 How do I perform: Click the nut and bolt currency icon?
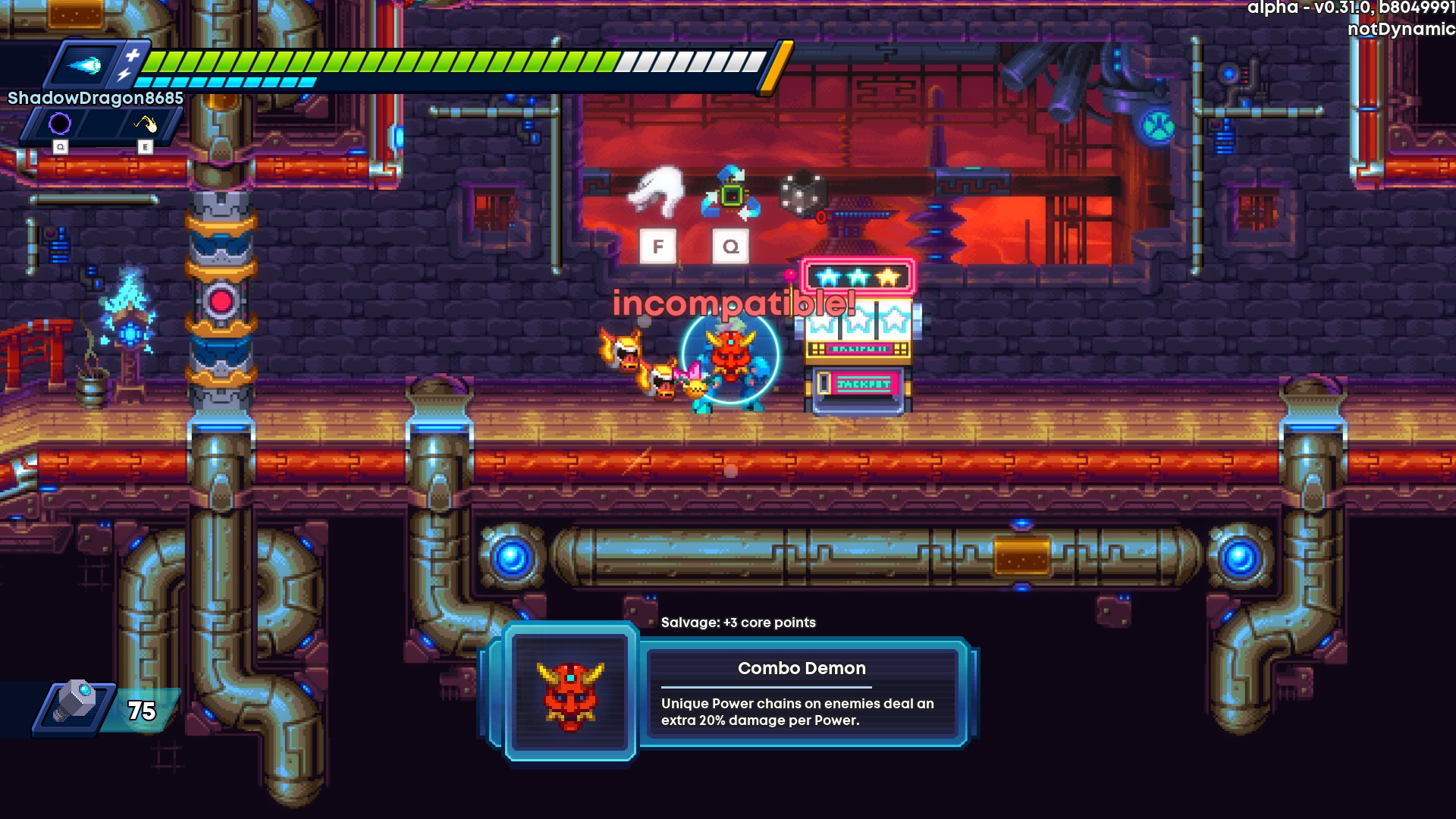[x=74, y=704]
